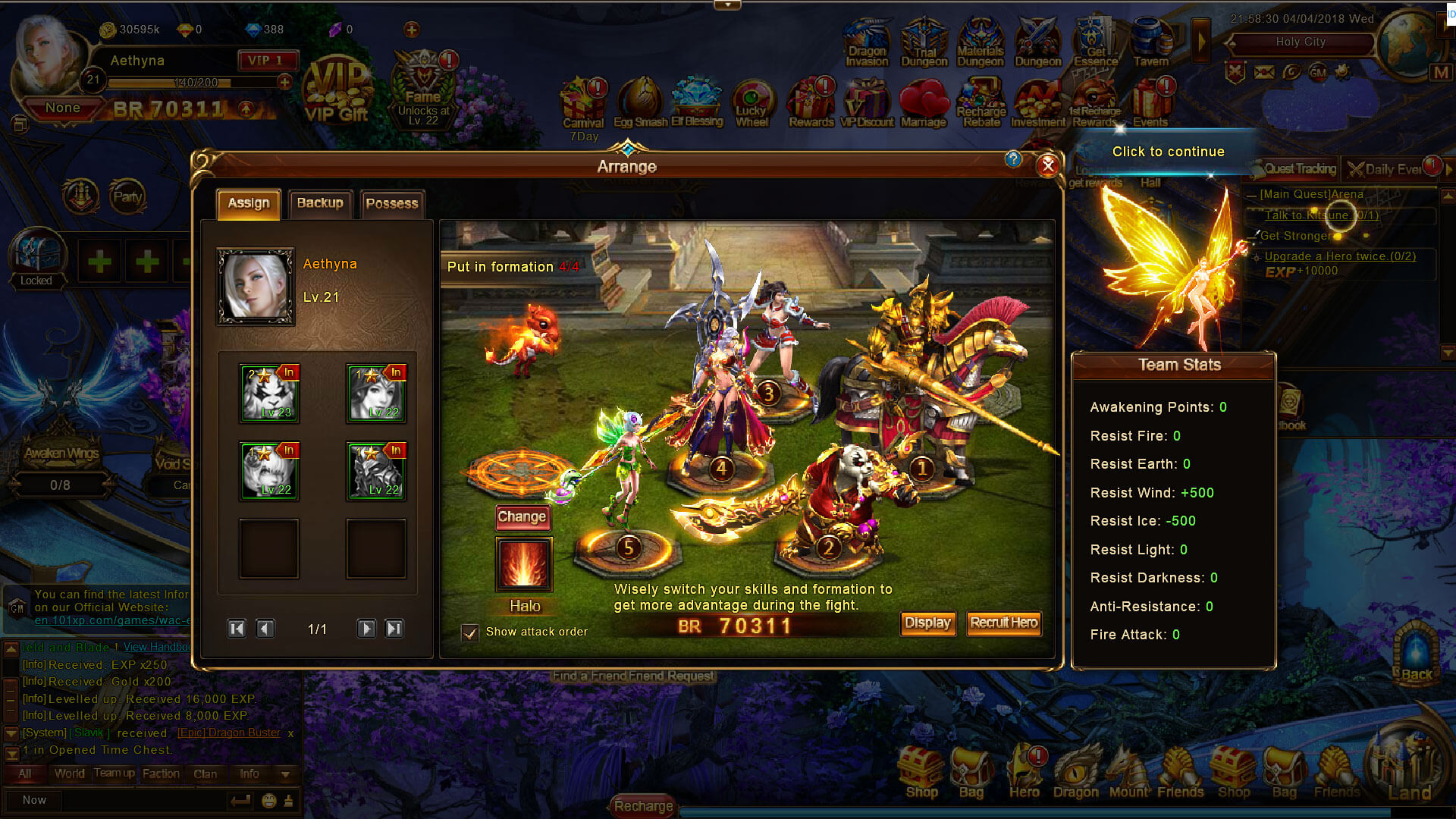Follow the Upgrade a Hero twice quest link
Screen dimensions: 1456x819
1340,256
